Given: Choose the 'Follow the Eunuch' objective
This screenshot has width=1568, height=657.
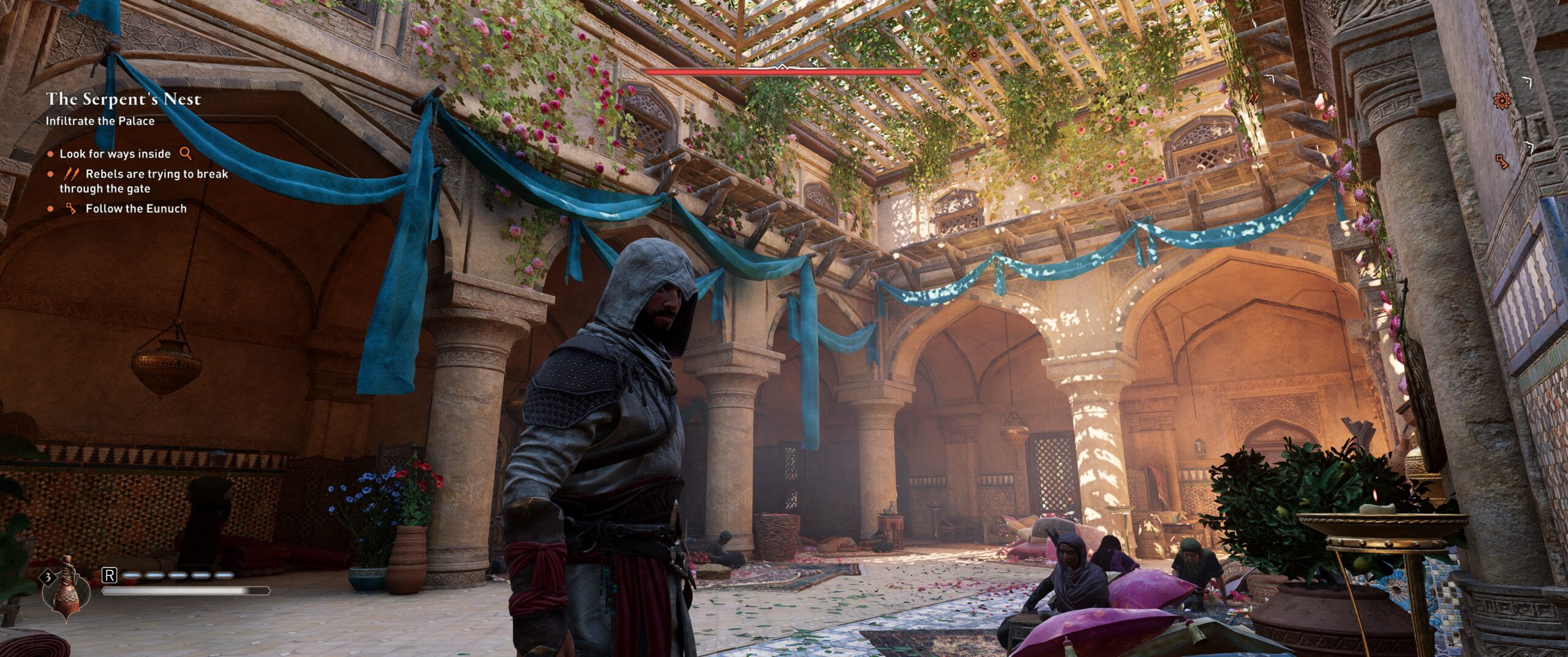Looking at the screenshot, I should pyautogui.click(x=136, y=208).
